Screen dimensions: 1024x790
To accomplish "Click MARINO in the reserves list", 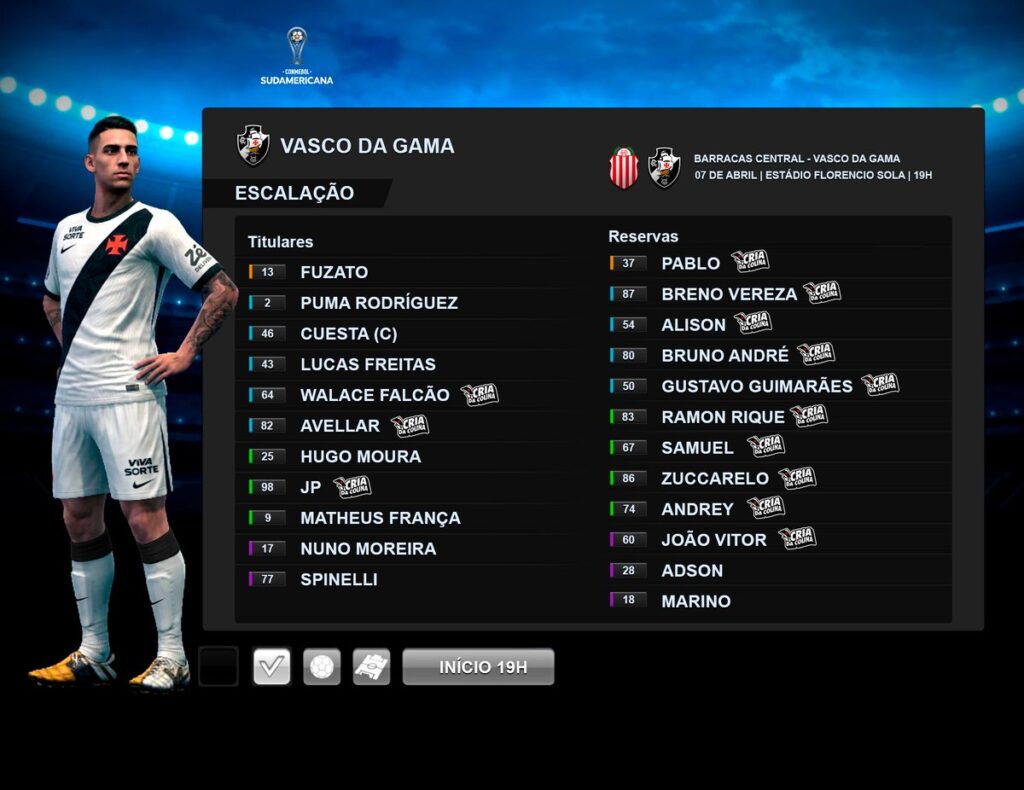I will pyautogui.click(x=696, y=601).
